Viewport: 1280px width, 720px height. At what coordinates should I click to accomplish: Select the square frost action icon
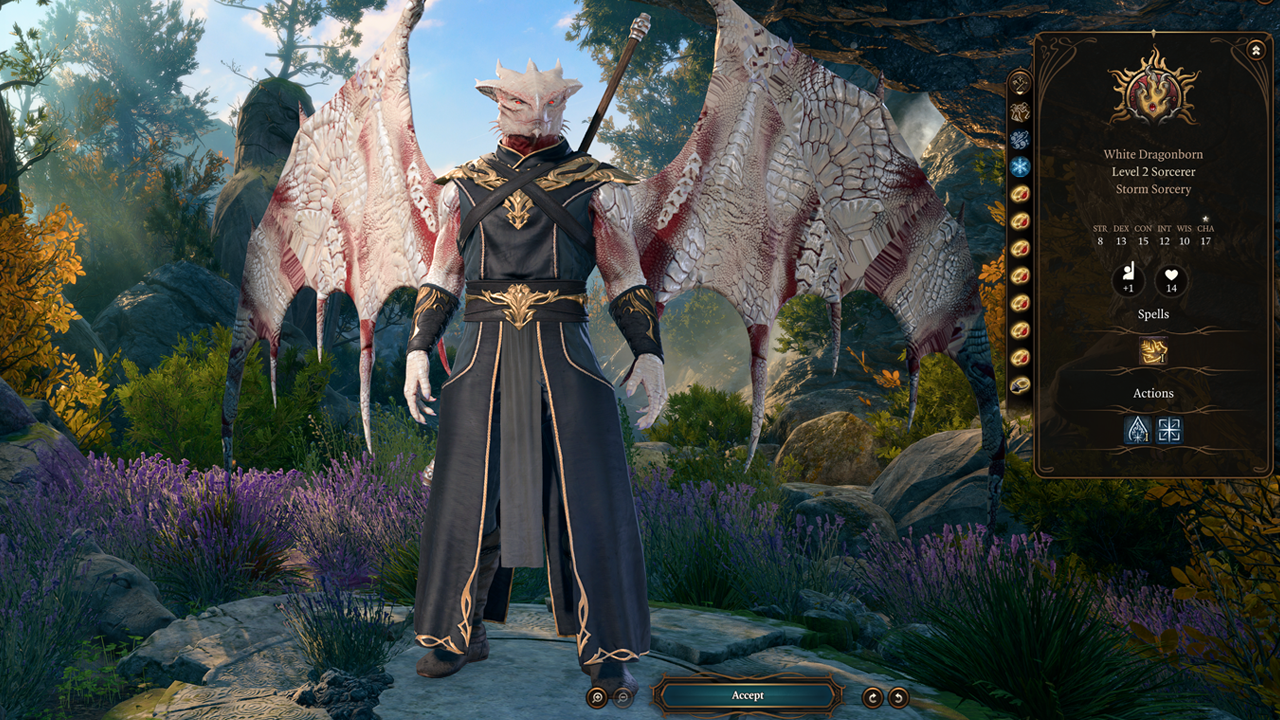tap(1169, 430)
